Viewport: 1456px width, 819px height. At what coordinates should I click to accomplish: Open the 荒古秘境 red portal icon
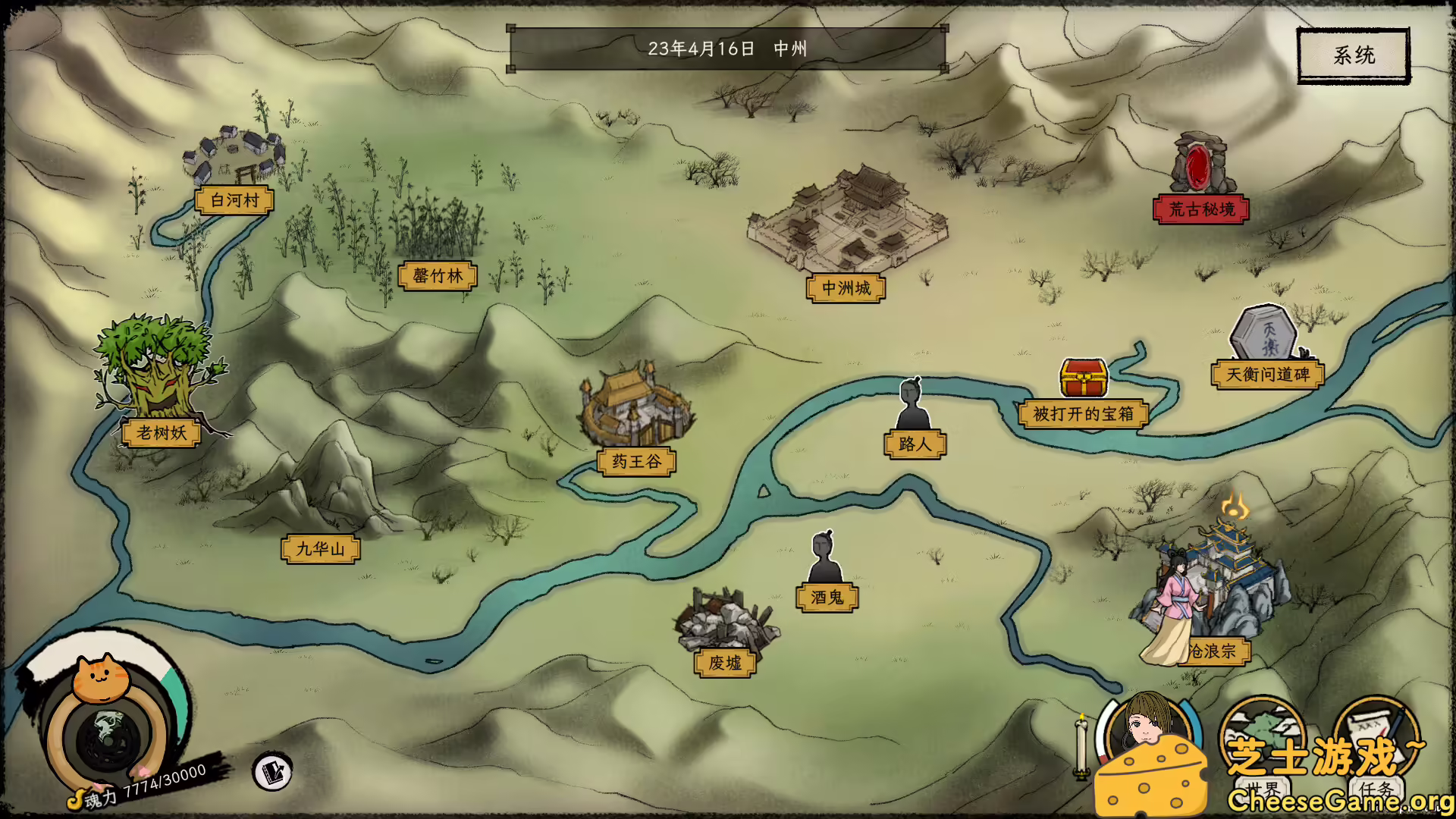tap(1200, 167)
